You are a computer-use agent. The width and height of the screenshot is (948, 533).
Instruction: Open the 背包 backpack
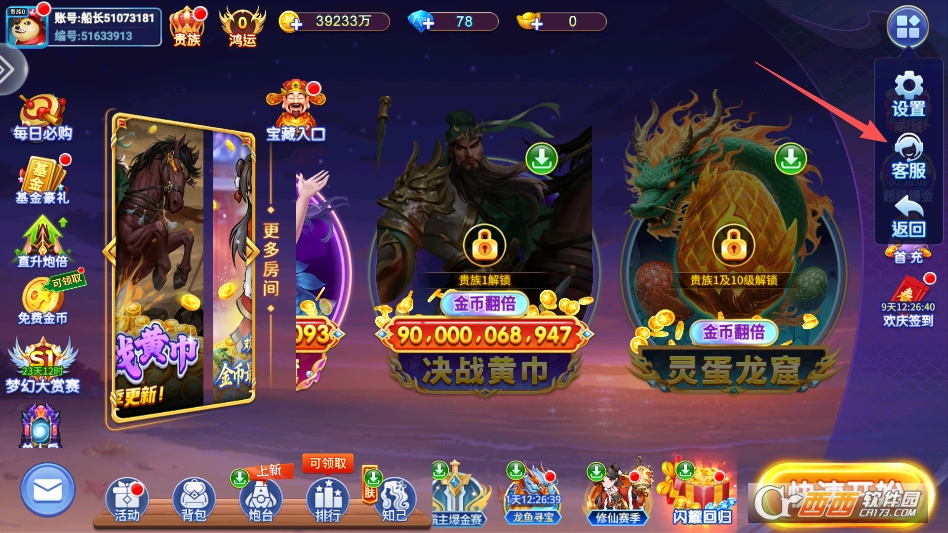[x=194, y=499]
